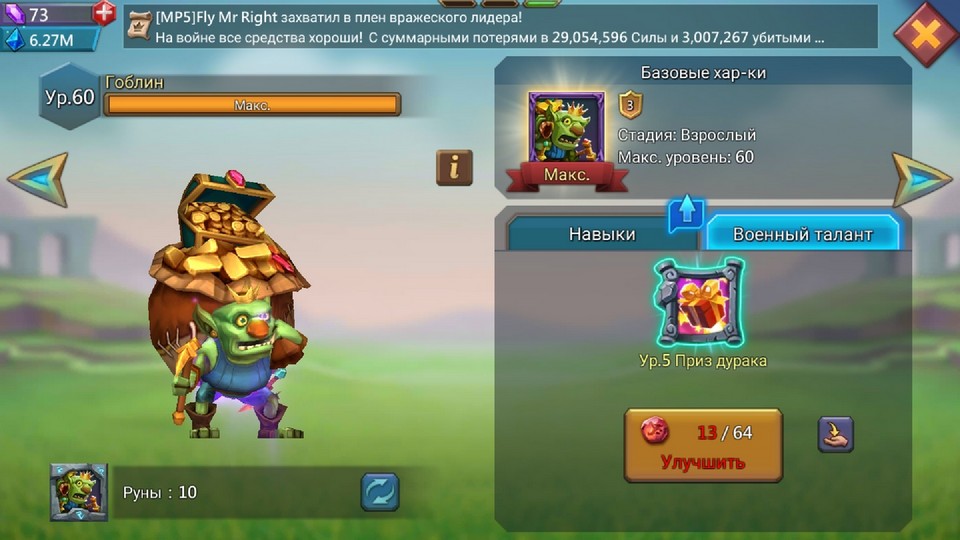960x540 pixels.
Task: Open the Goblin info button
Action: pyautogui.click(x=454, y=168)
